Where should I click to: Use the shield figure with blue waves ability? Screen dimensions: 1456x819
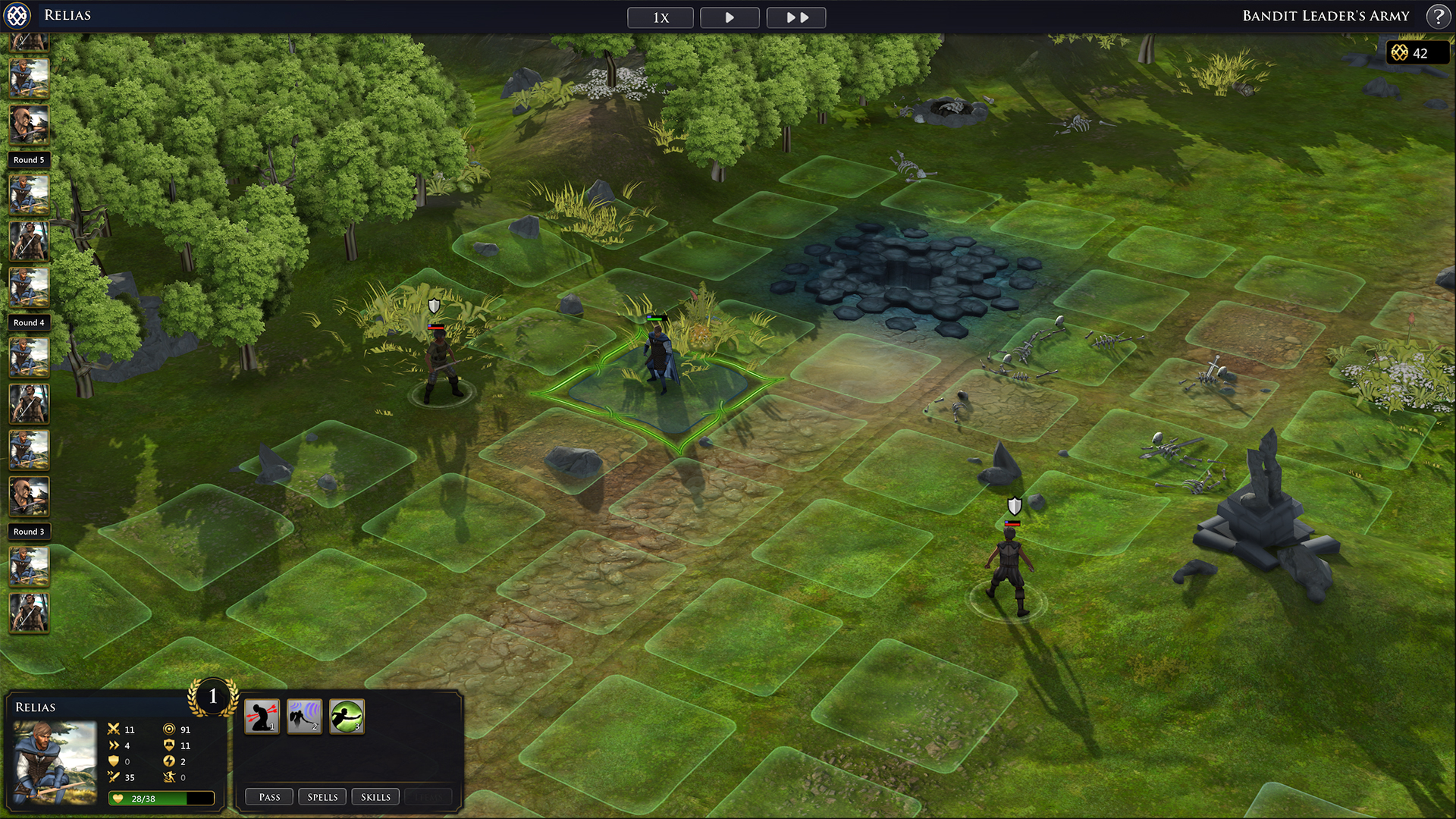[305, 717]
